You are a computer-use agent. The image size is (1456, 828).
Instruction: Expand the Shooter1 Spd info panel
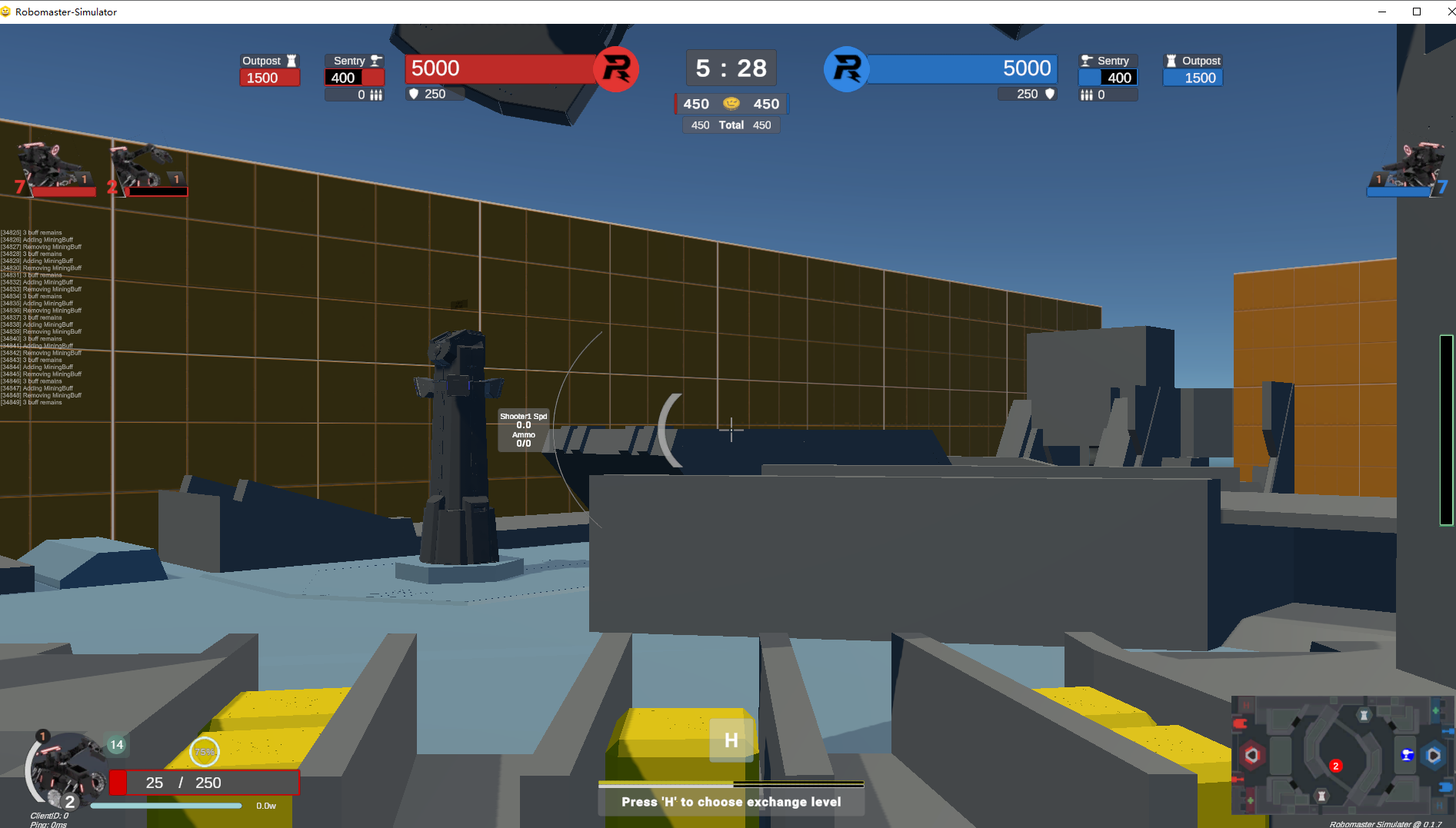coord(523,429)
